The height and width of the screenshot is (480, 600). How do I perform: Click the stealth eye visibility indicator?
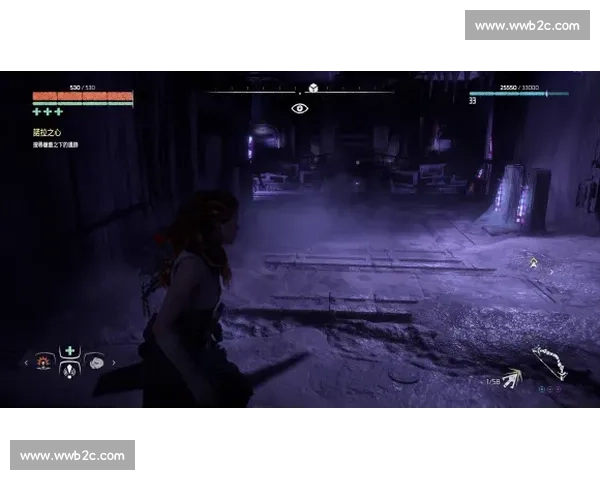(299, 108)
